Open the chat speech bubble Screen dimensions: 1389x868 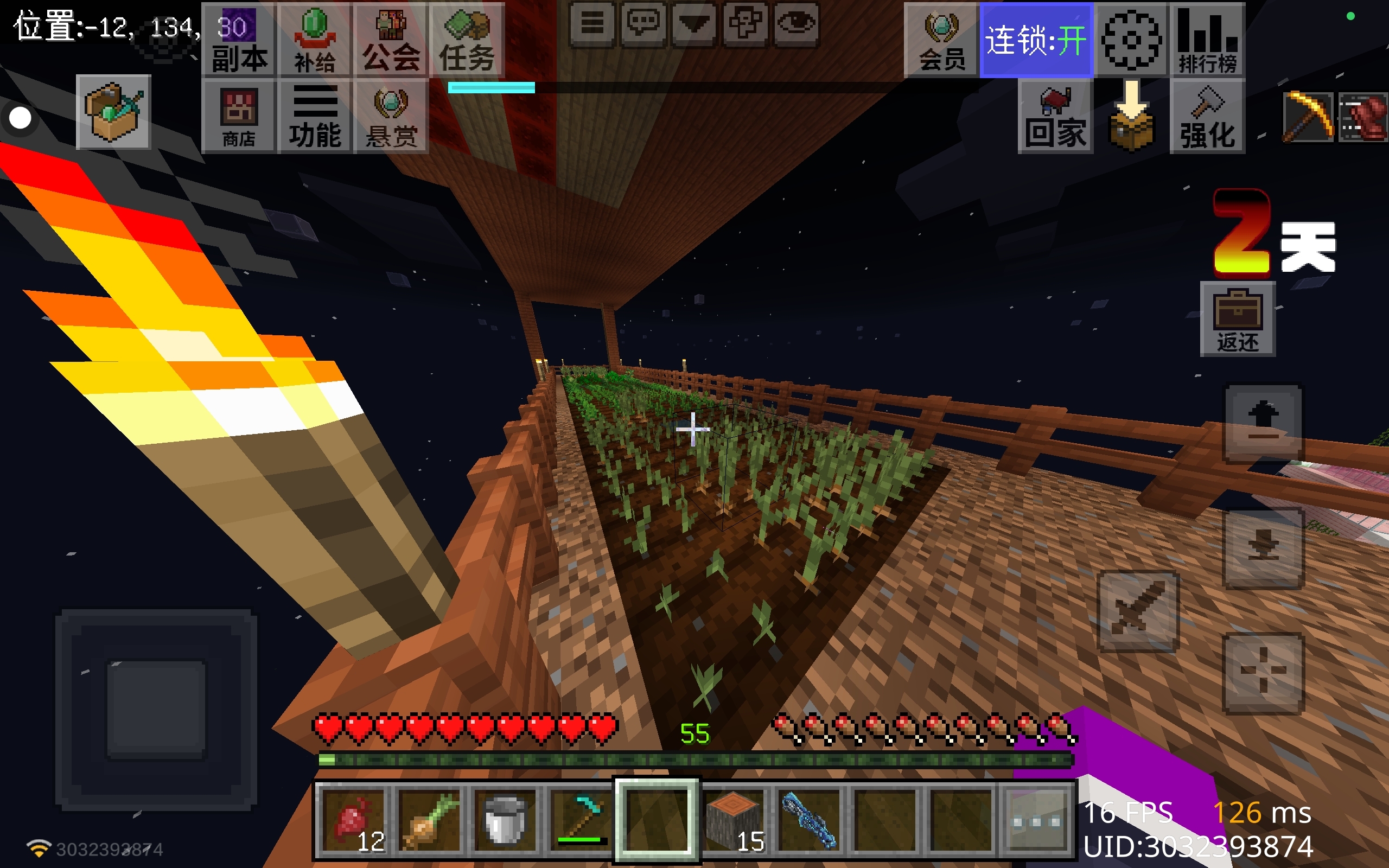[643, 24]
